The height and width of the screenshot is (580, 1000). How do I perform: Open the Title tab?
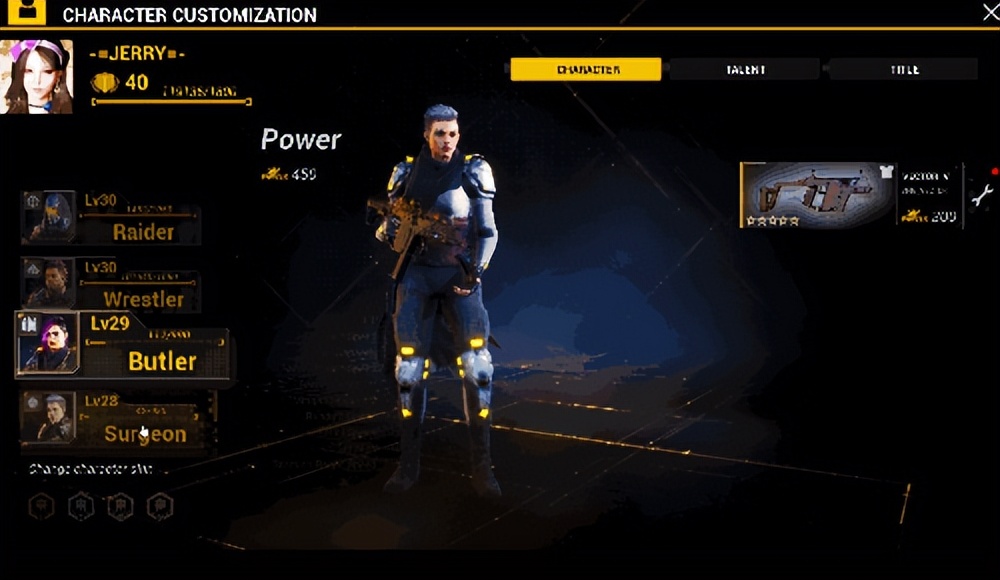click(903, 69)
